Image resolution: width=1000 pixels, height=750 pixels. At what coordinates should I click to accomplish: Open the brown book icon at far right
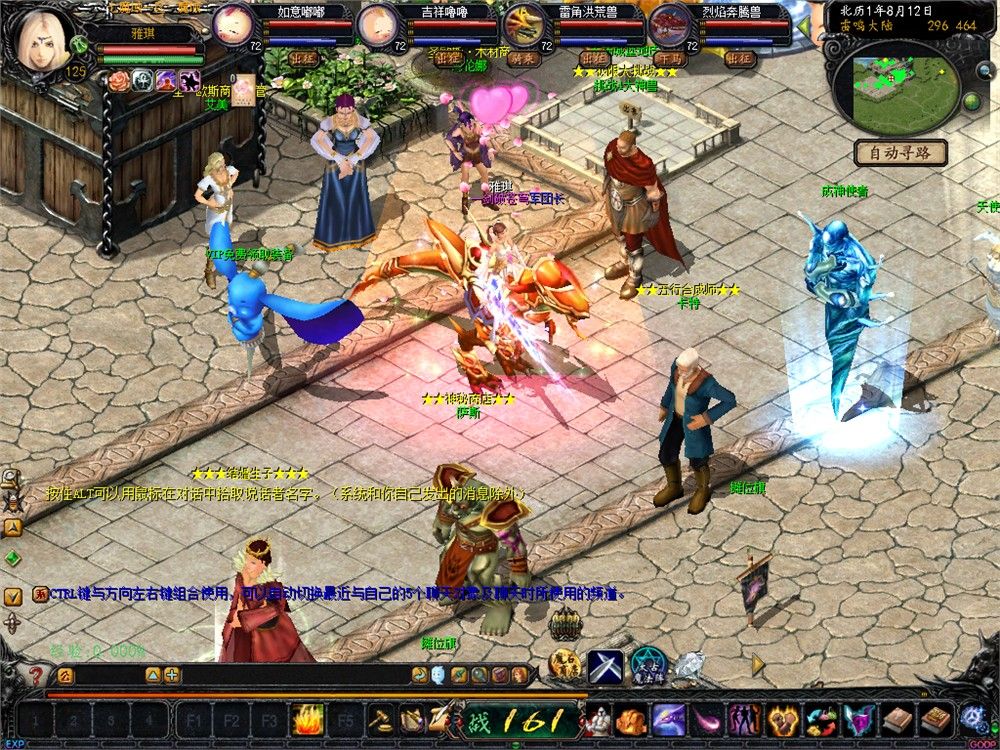[x=937, y=719]
